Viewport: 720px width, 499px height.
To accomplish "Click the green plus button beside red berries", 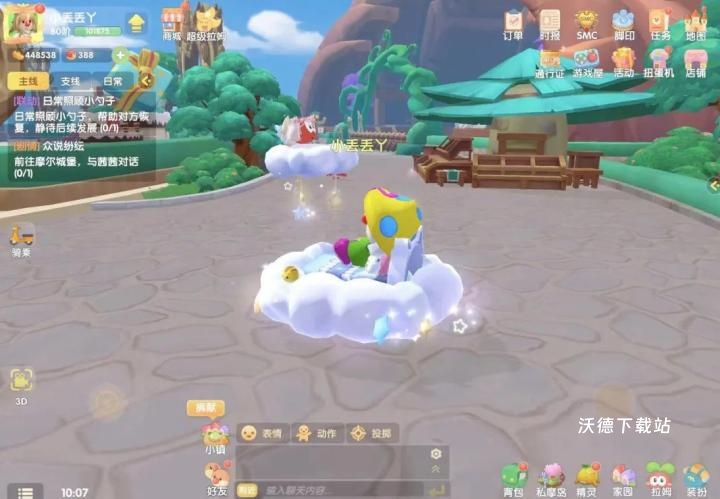I will pyautogui.click(x=120, y=55).
